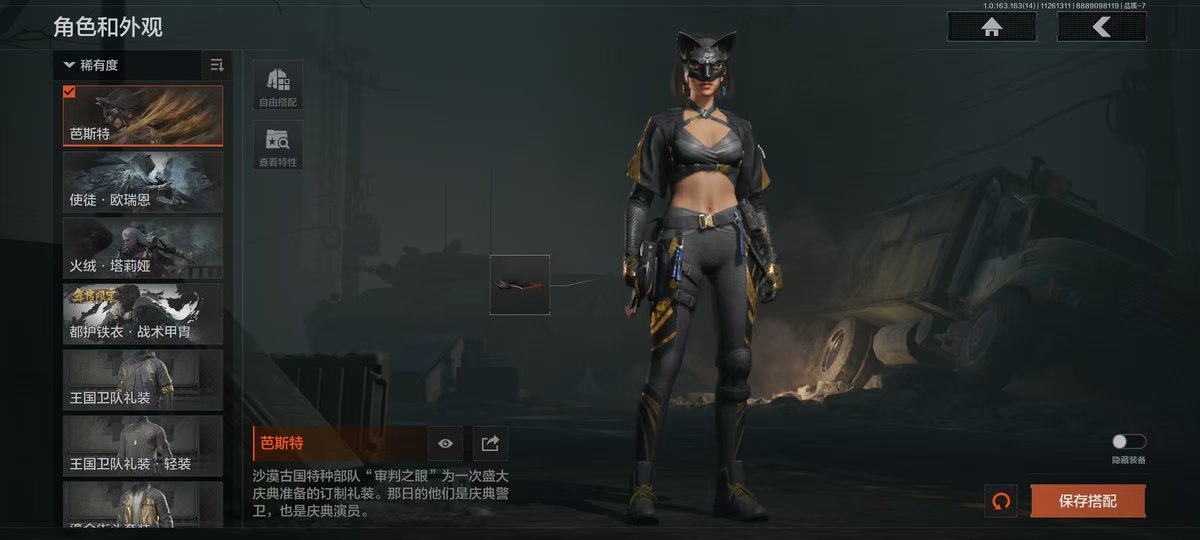Open the 稀有度 rarity filter dropdown
This screenshot has height=540, width=1200.
(x=128, y=65)
